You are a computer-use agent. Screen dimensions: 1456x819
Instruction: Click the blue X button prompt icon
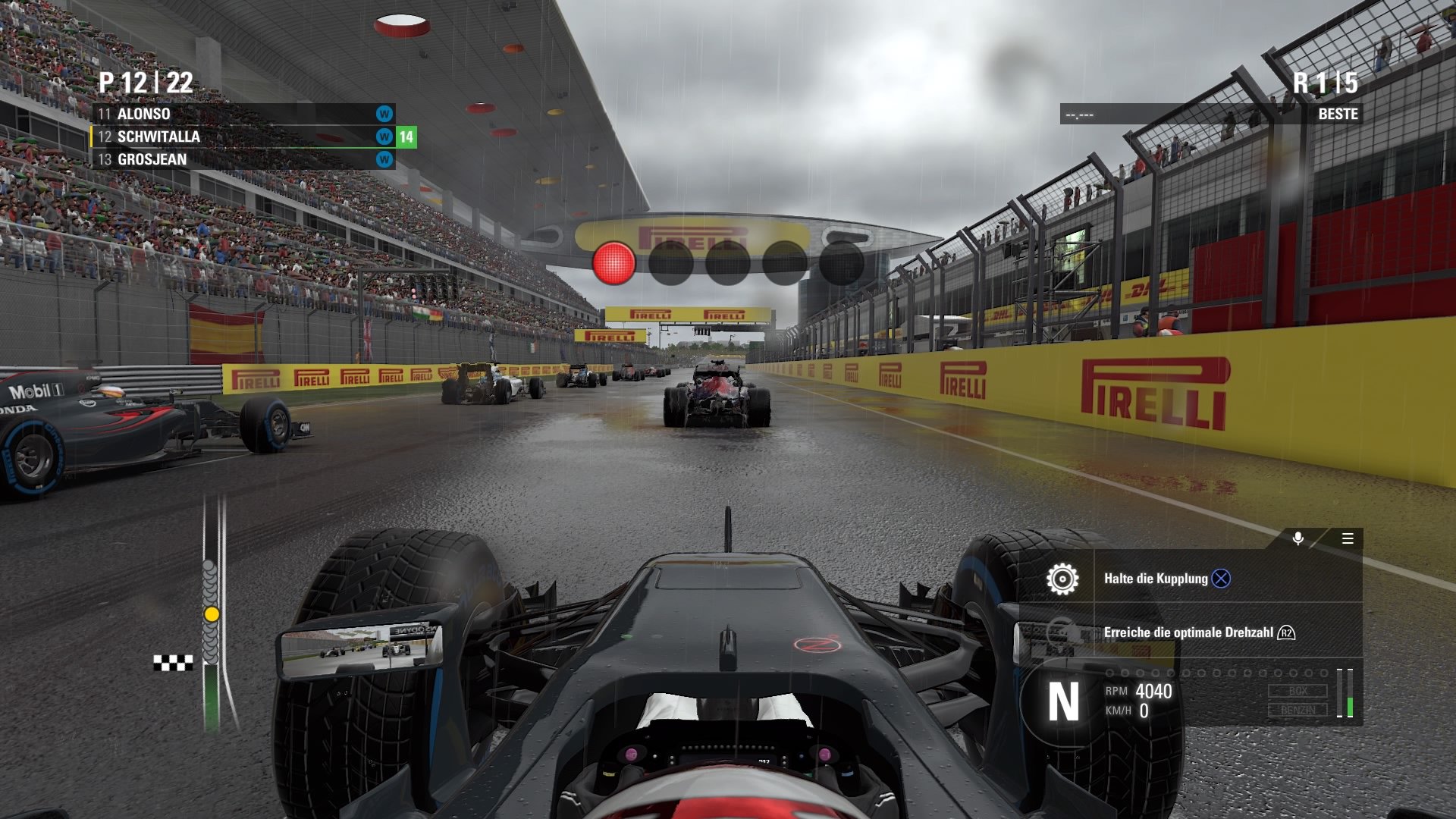point(1219,579)
